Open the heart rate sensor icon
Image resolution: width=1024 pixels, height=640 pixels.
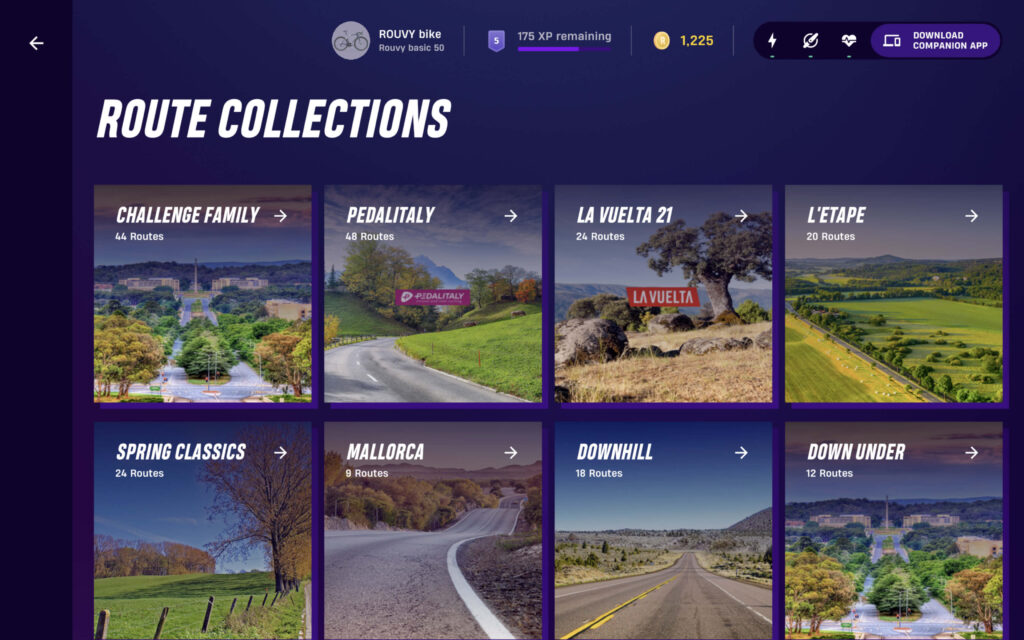click(848, 41)
